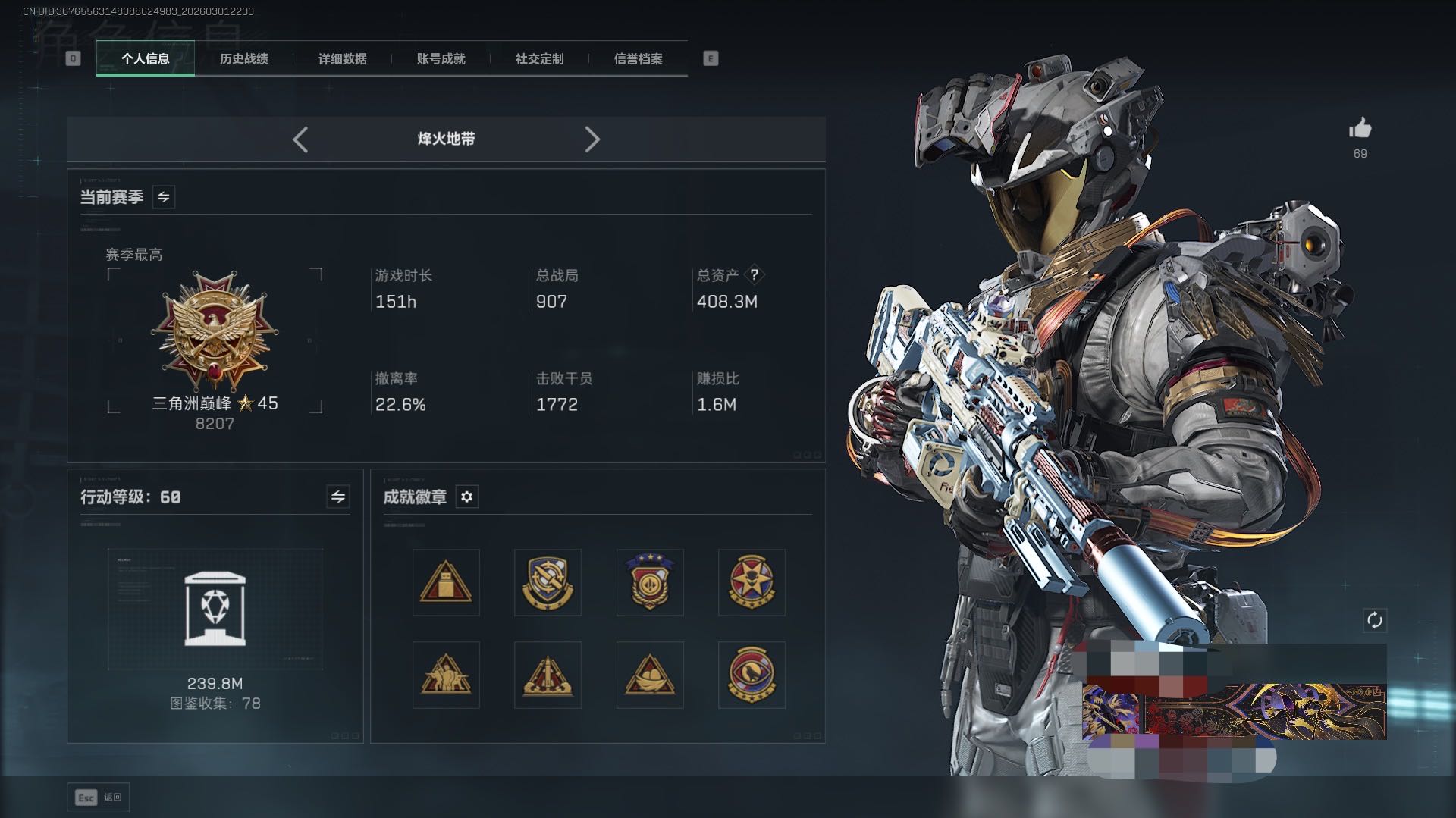The height and width of the screenshot is (818, 1456).
Task: Go to the 社交定制 tab
Action: click(x=539, y=58)
